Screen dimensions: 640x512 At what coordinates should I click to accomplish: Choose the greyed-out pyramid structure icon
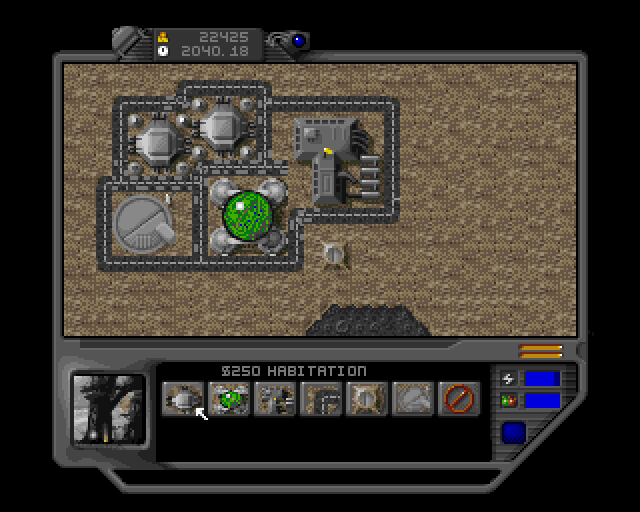[413, 399]
